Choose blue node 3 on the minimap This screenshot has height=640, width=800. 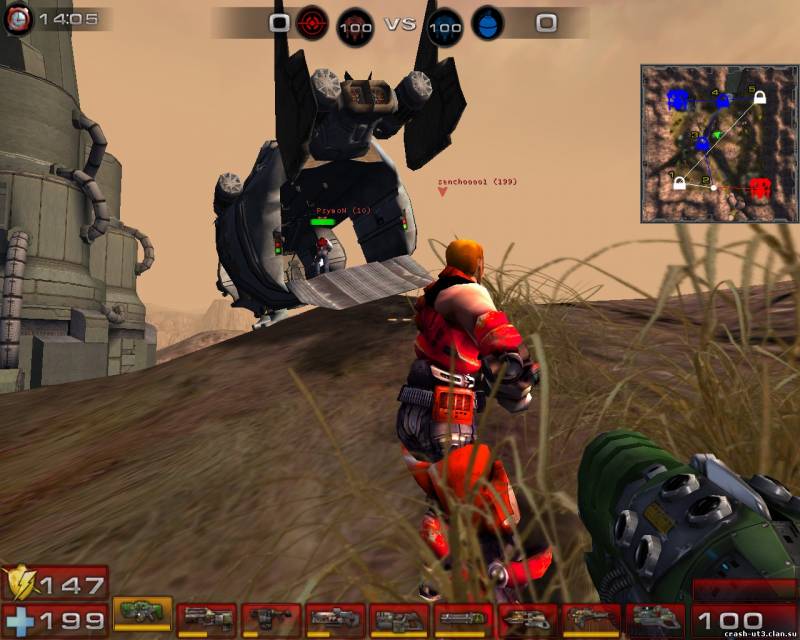coord(701,144)
